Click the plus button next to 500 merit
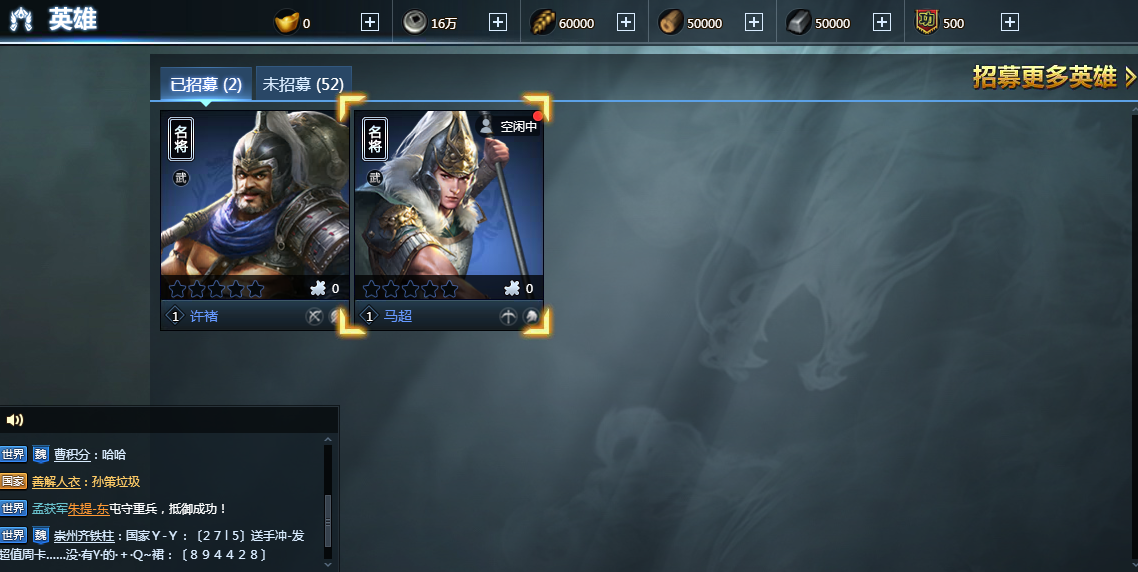The width and height of the screenshot is (1138, 572). (x=1010, y=22)
